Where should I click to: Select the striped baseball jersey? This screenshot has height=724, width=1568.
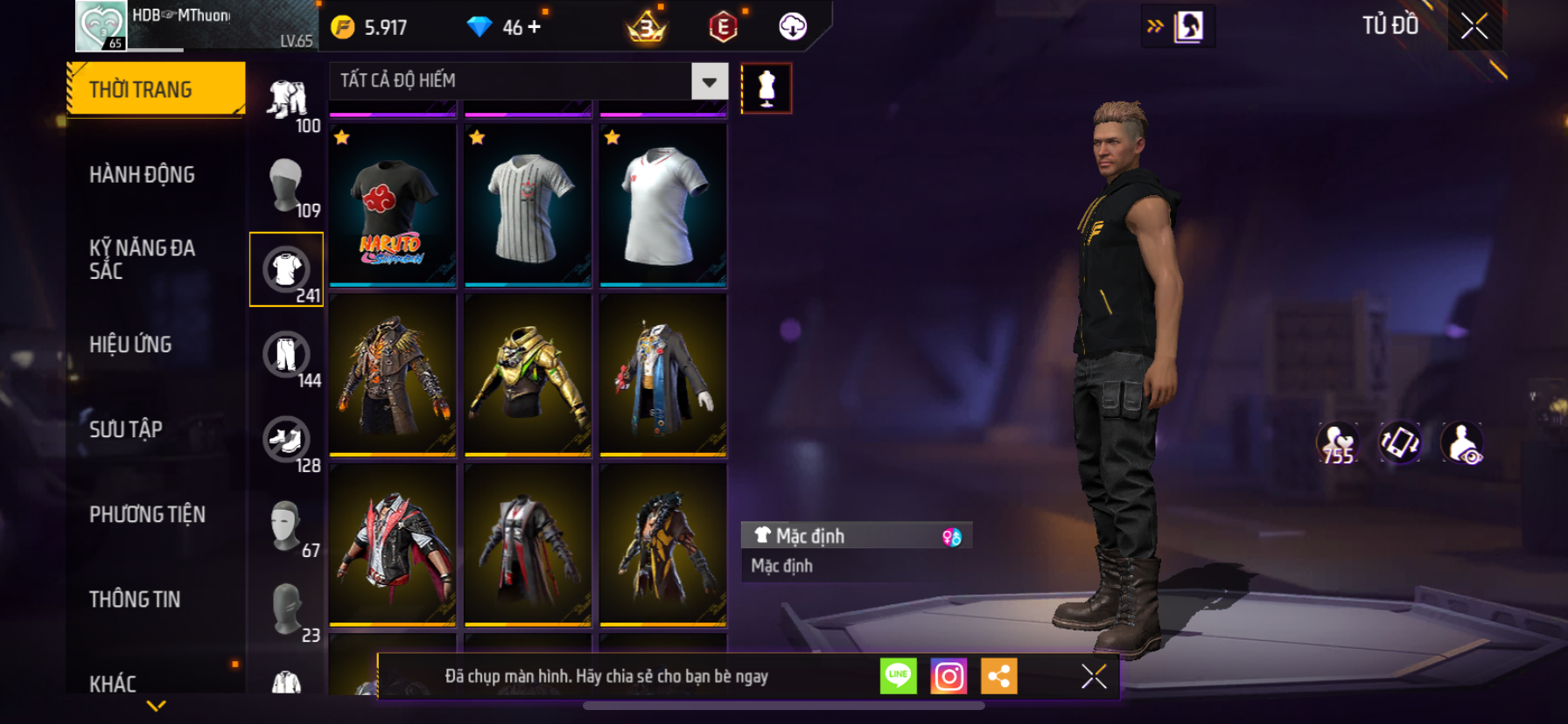click(528, 206)
